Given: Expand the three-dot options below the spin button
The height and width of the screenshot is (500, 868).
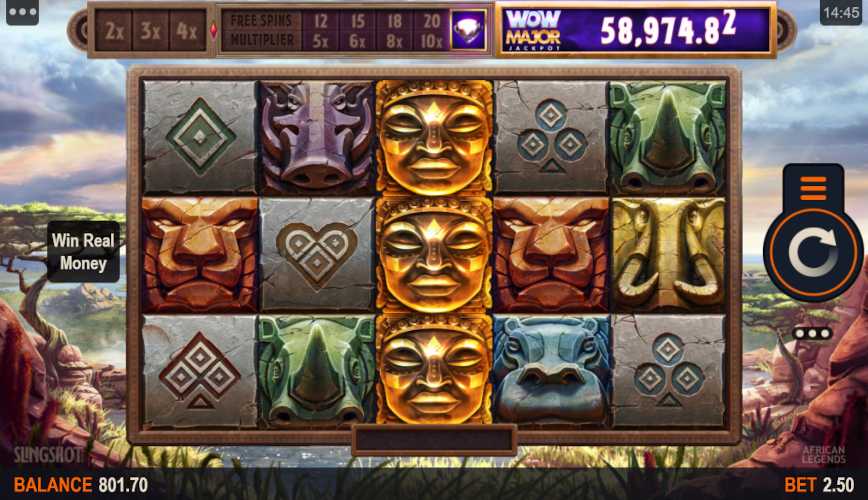Looking at the screenshot, I should click(813, 333).
